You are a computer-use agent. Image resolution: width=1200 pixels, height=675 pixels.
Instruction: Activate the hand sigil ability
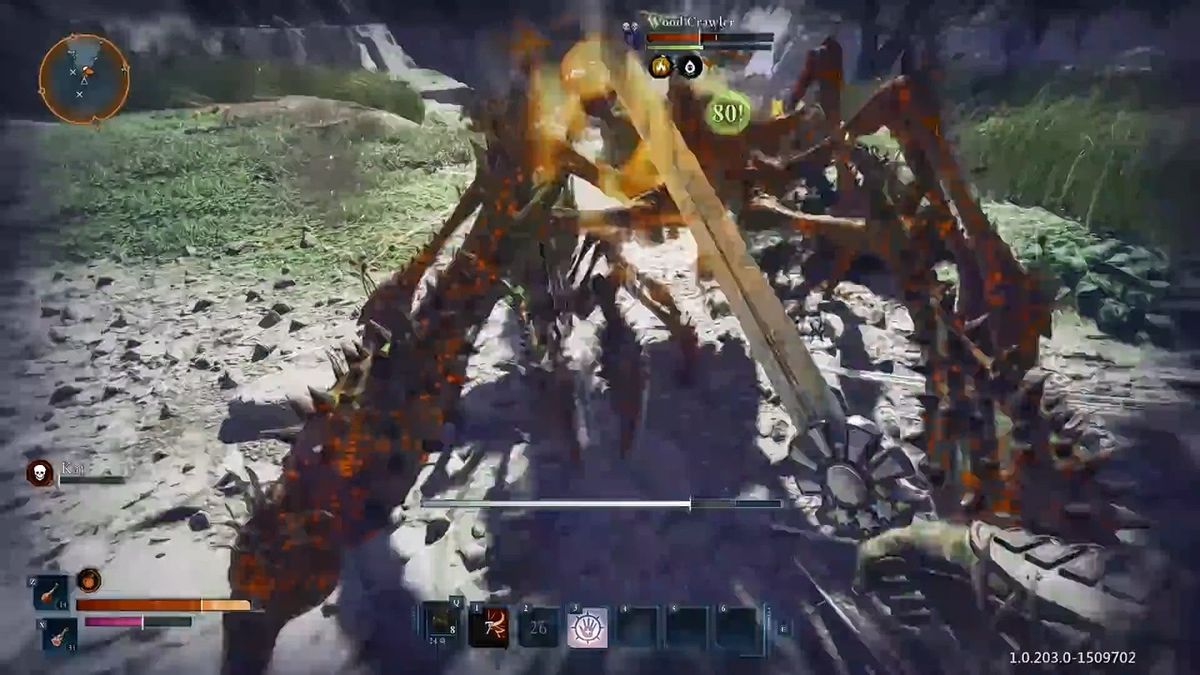coord(587,627)
